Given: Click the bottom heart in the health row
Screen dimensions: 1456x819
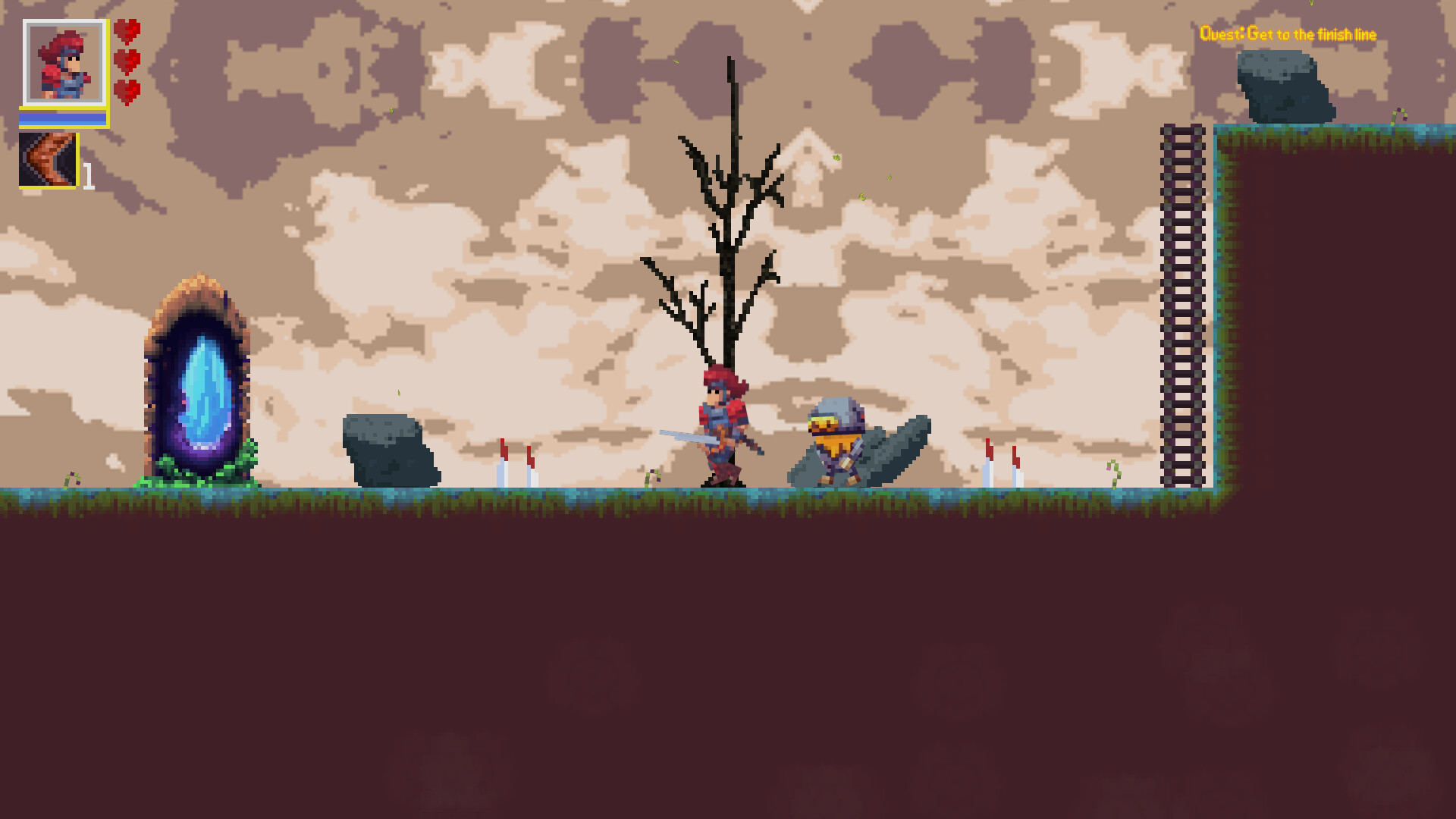Looking at the screenshot, I should (x=127, y=91).
